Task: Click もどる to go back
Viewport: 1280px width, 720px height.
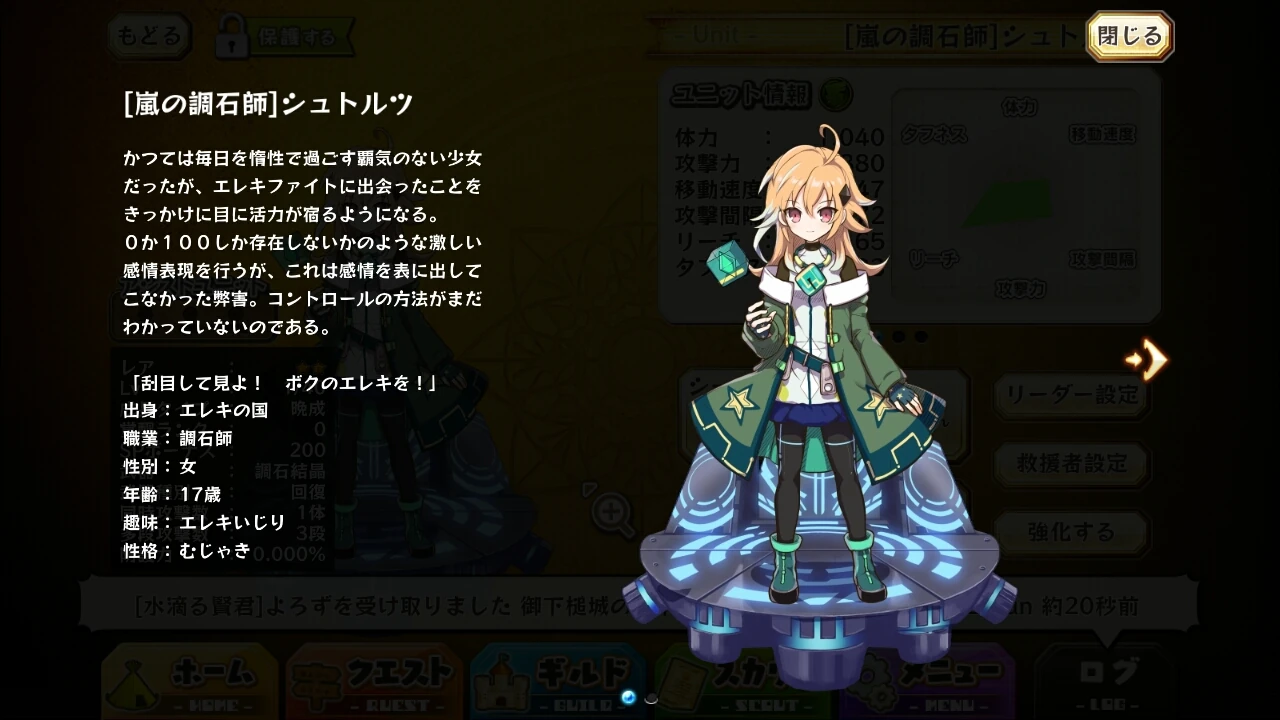Action: click(148, 35)
